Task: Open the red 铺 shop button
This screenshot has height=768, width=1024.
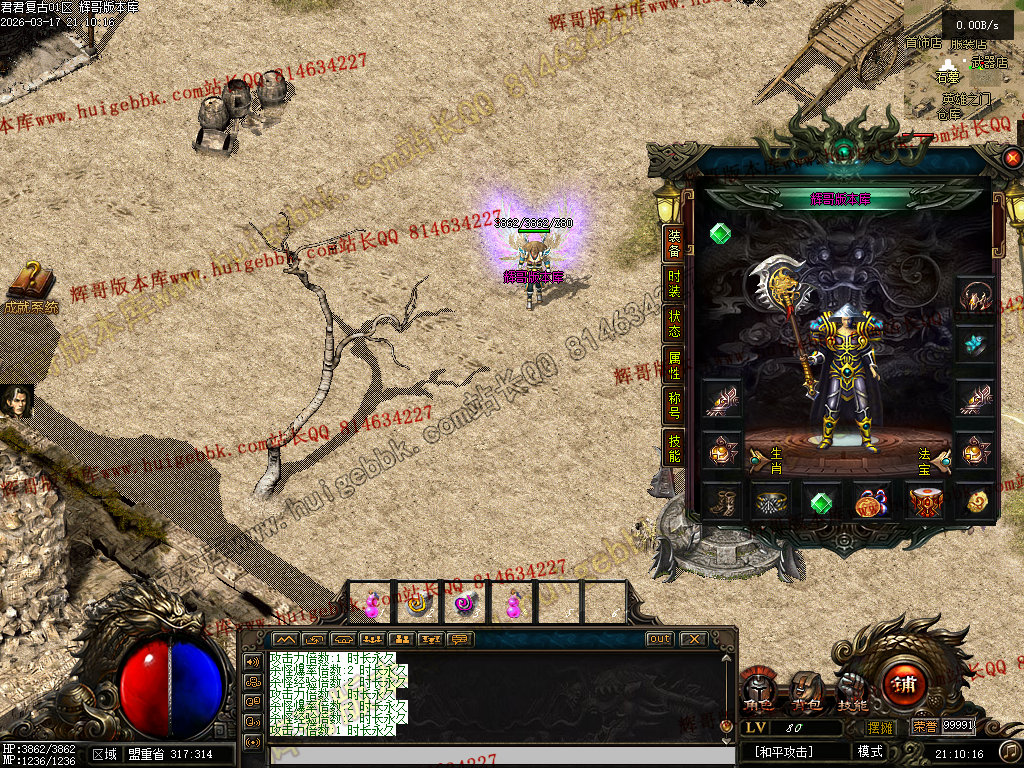Action: 905,685
